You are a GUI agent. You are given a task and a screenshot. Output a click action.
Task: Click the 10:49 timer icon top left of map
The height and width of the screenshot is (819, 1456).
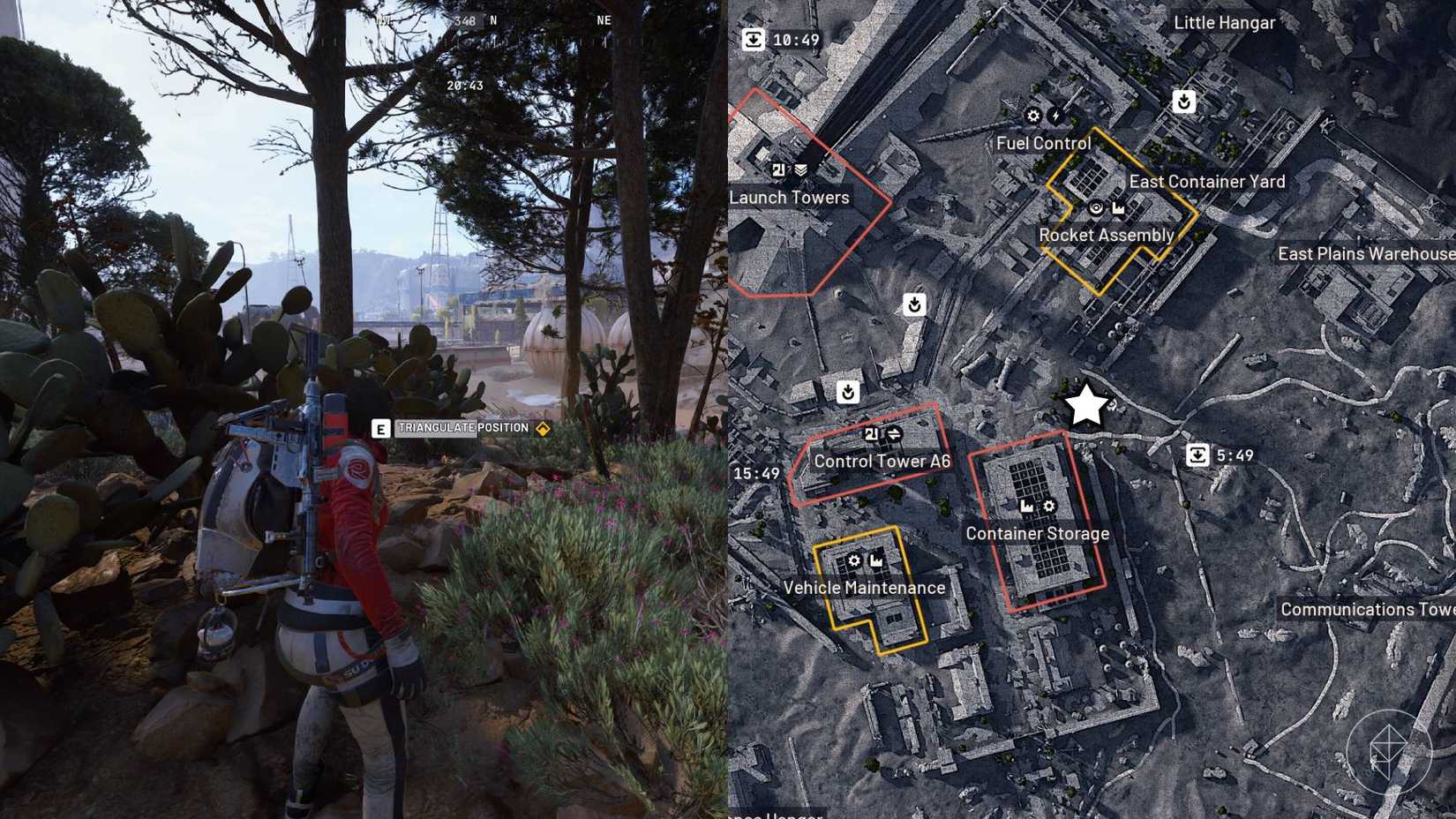click(x=754, y=38)
